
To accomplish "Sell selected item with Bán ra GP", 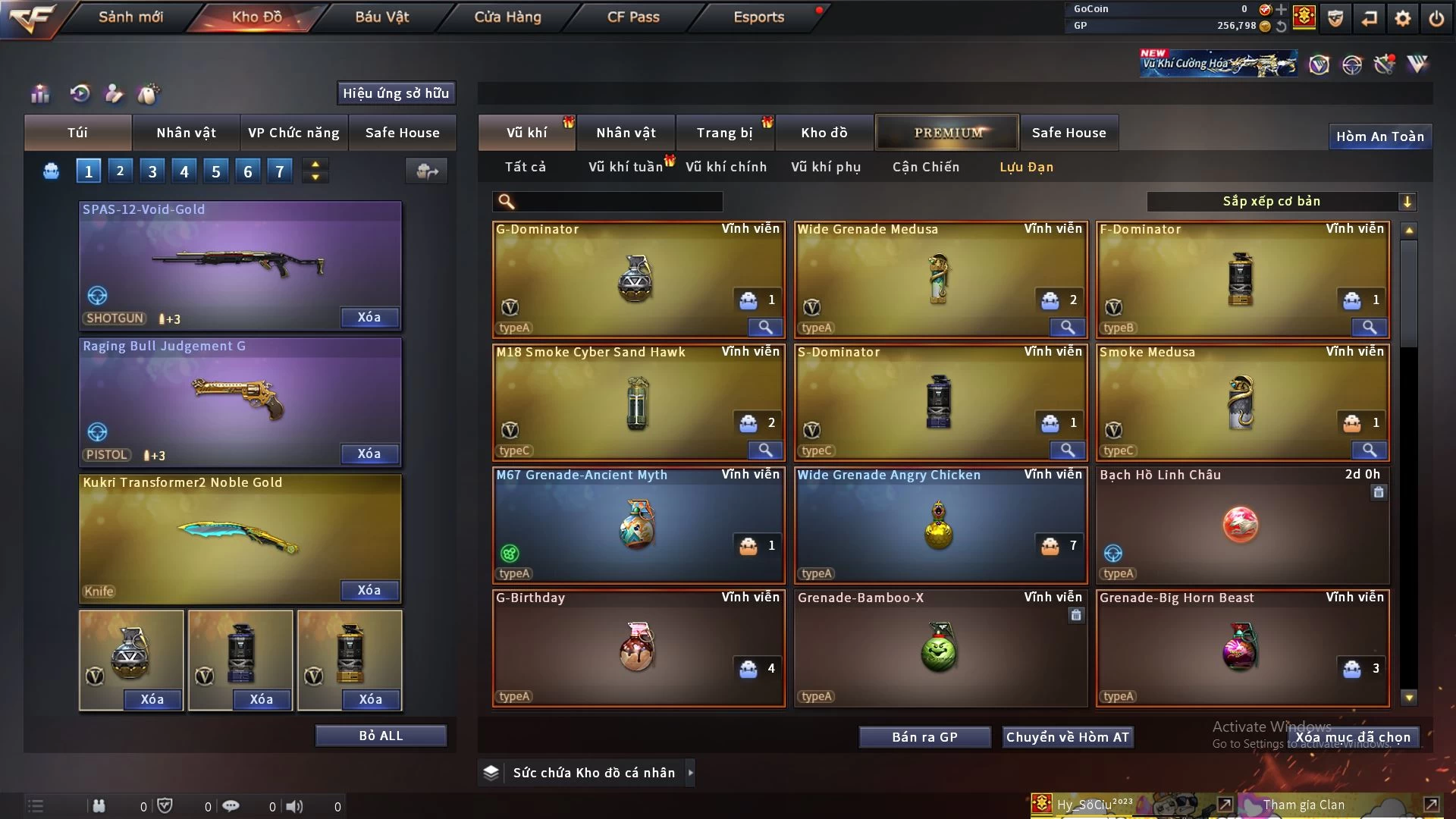I will pos(924,737).
